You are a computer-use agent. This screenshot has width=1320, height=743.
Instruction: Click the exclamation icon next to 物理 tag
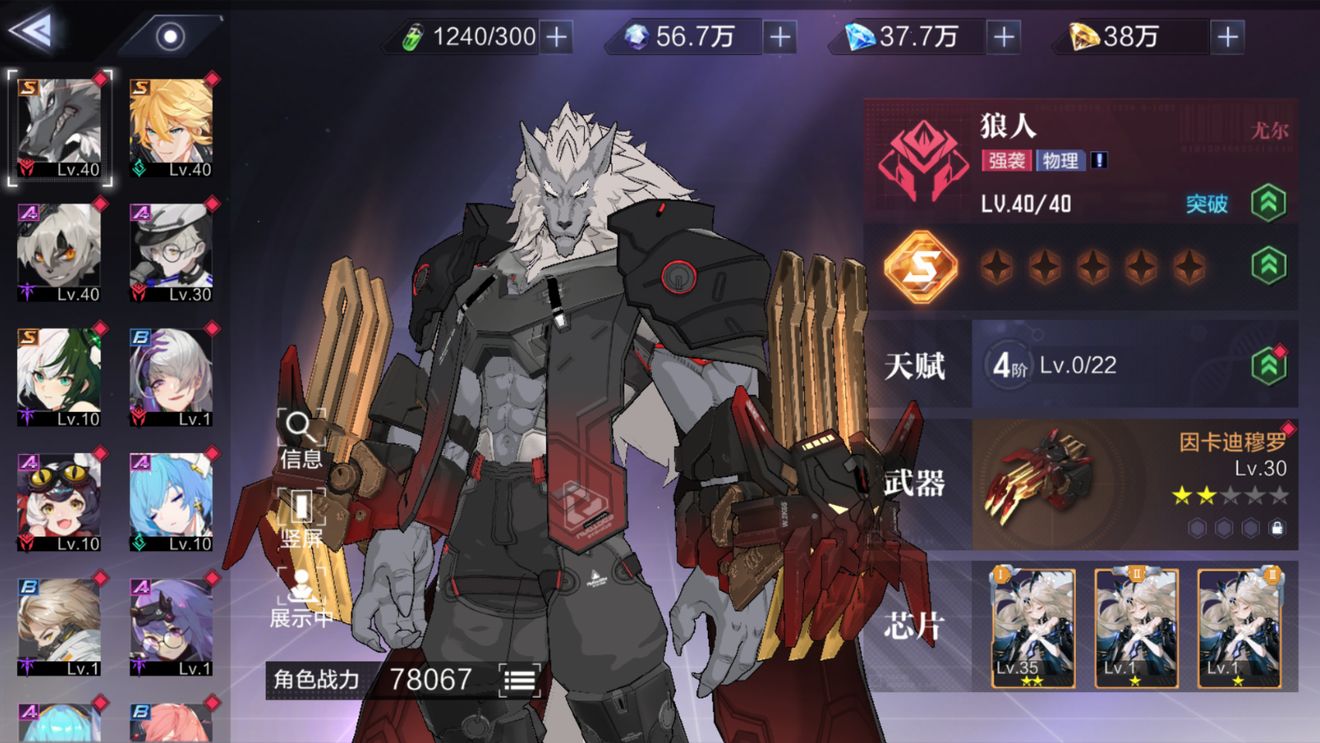click(1097, 160)
